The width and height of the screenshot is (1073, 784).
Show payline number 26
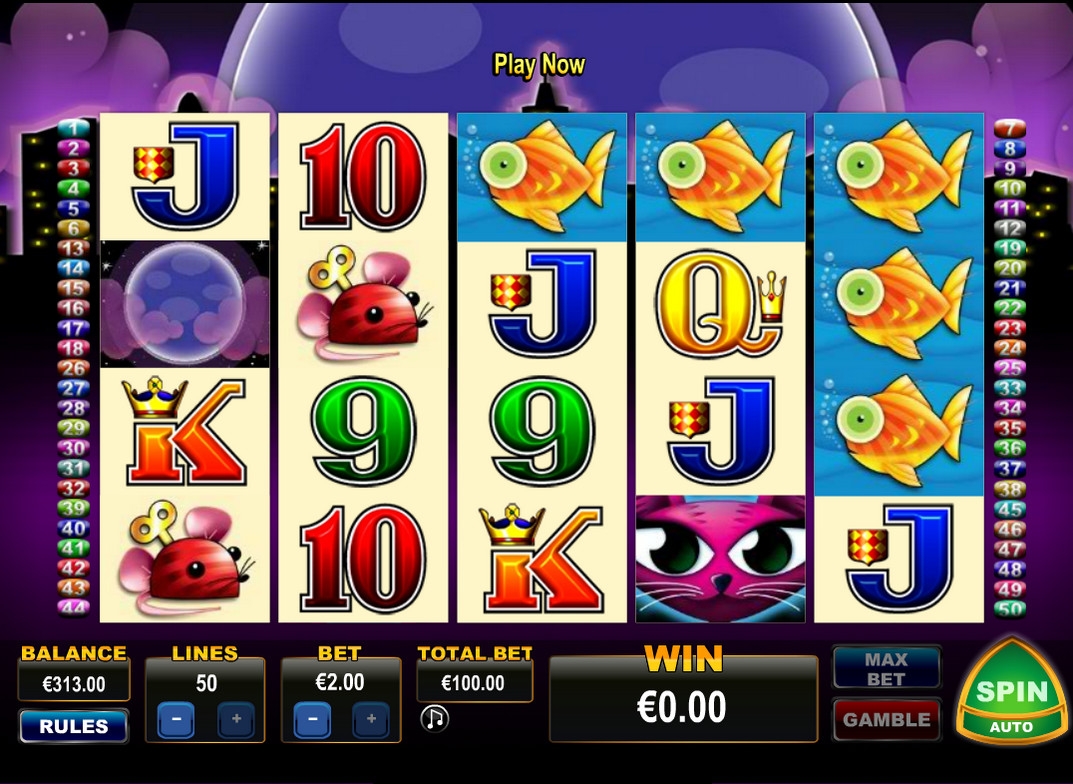click(x=74, y=368)
